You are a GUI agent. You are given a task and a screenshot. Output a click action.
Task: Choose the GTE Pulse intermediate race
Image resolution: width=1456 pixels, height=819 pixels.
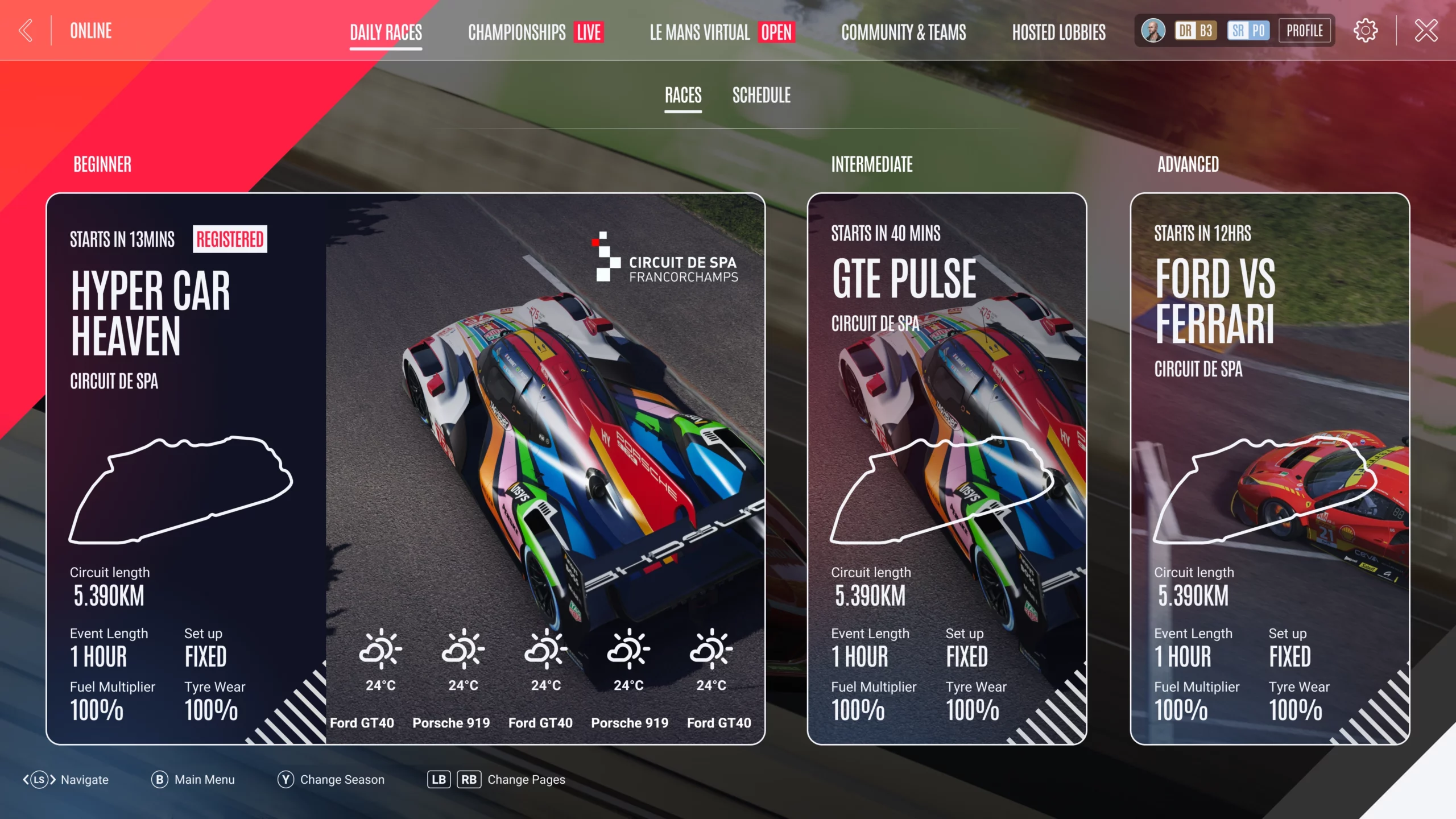(946, 469)
